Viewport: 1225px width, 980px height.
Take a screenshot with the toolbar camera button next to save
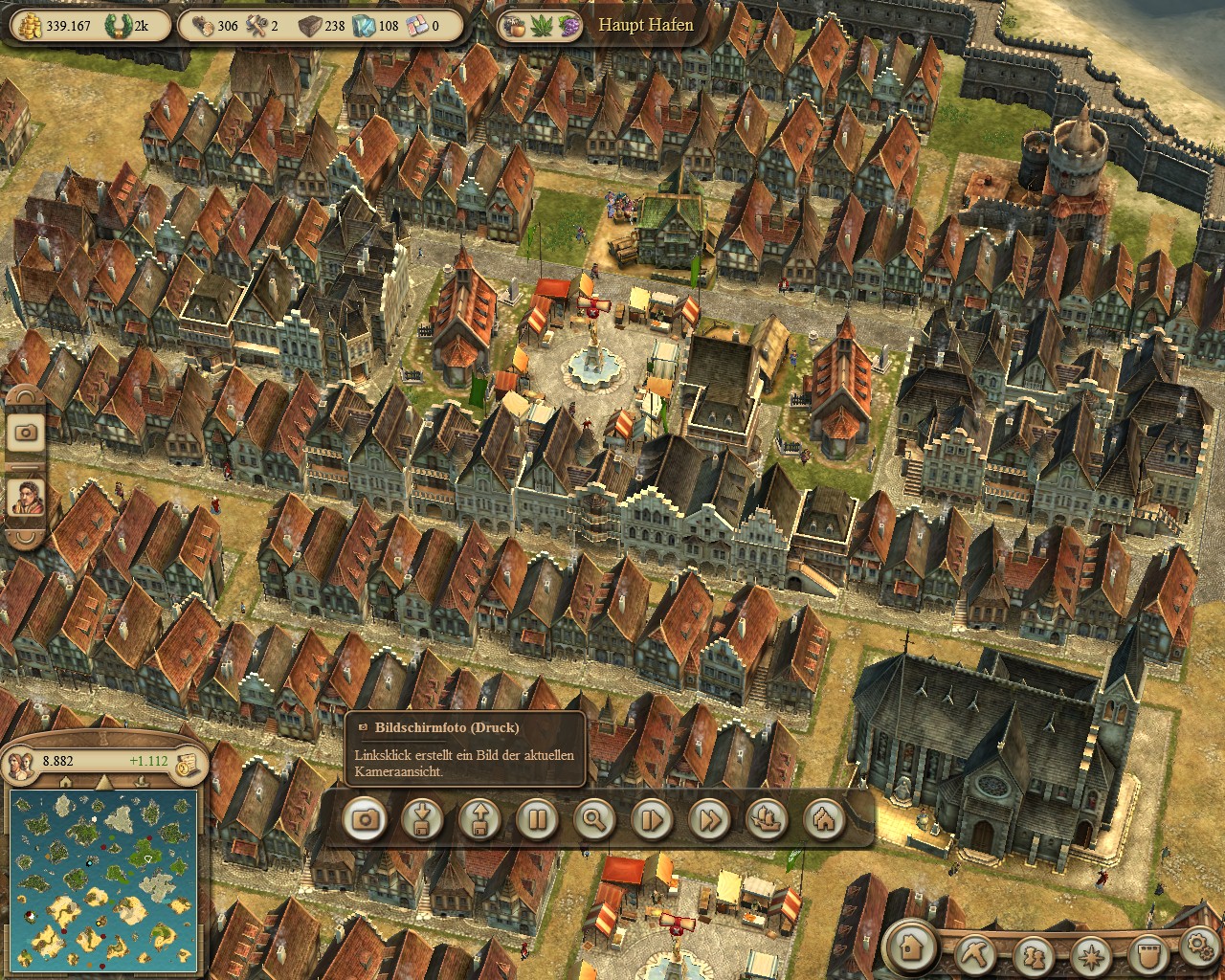(365, 819)
